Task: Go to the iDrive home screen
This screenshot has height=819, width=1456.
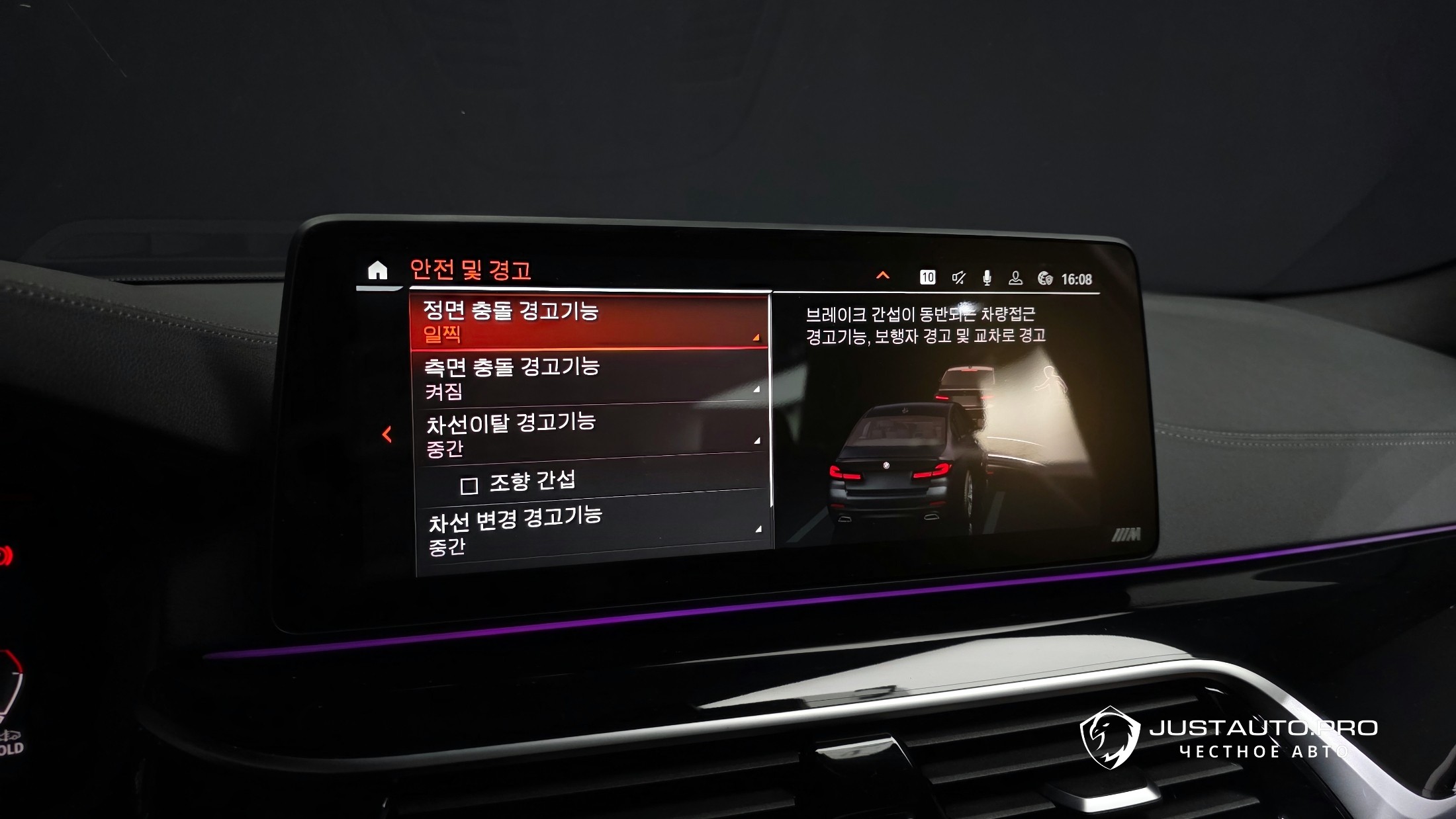Action: pos(377,271)
